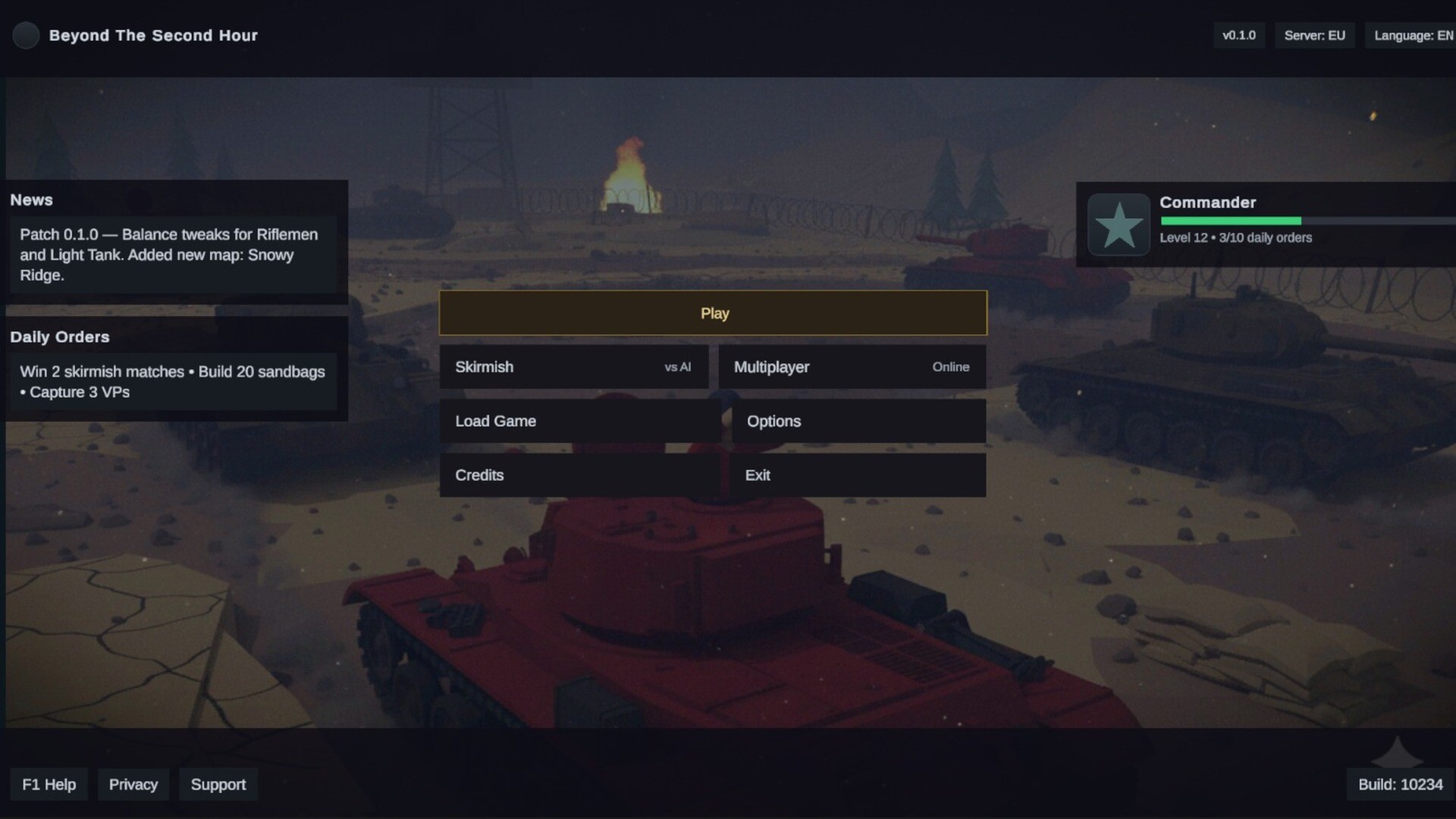Open the F1 Help item
The height and width of the screenshot is (819, 1456).
pos(49,784)
